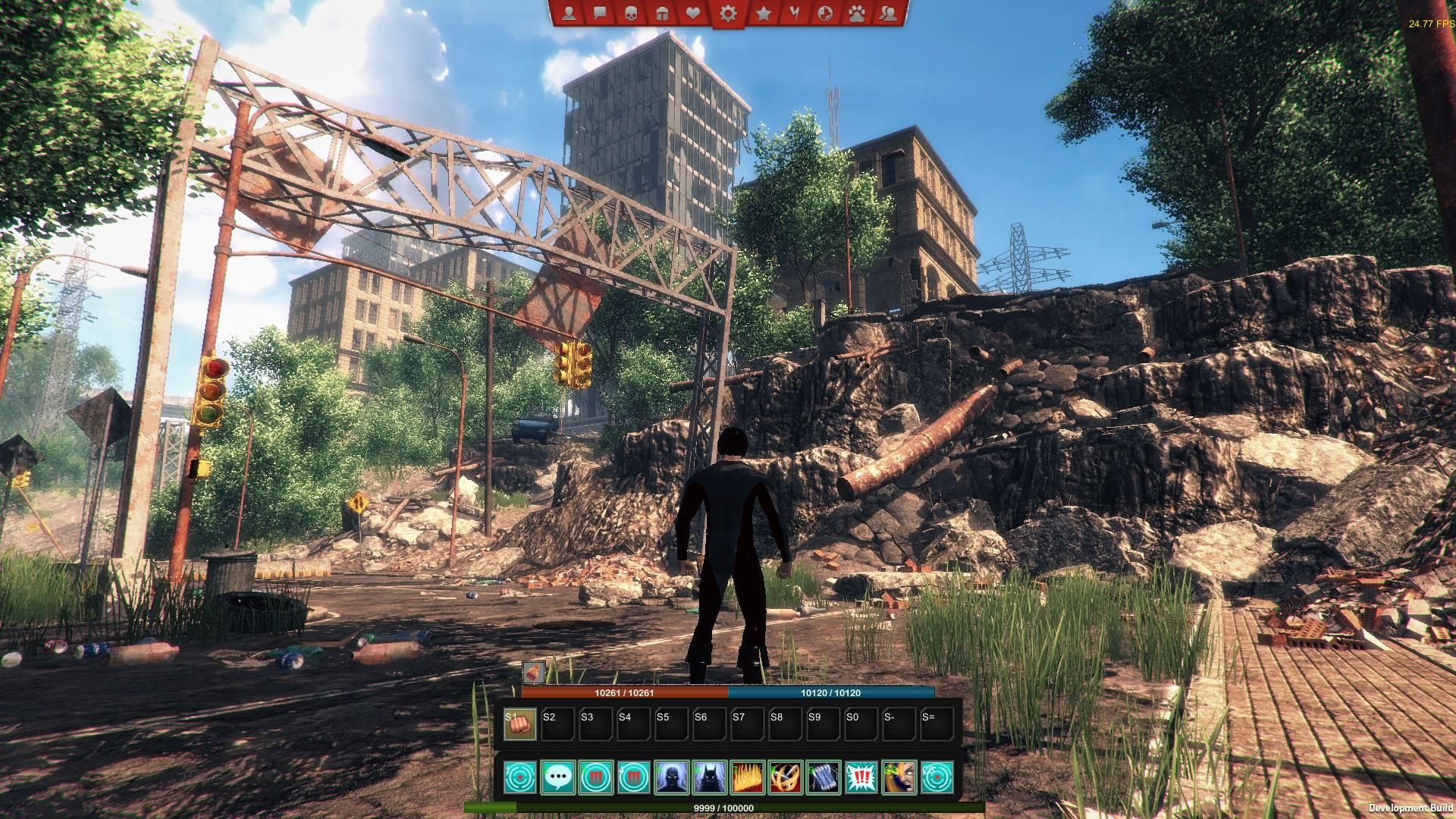Click the empty S2 hotbar slot

pyautogui.click(x=557, y=722)
